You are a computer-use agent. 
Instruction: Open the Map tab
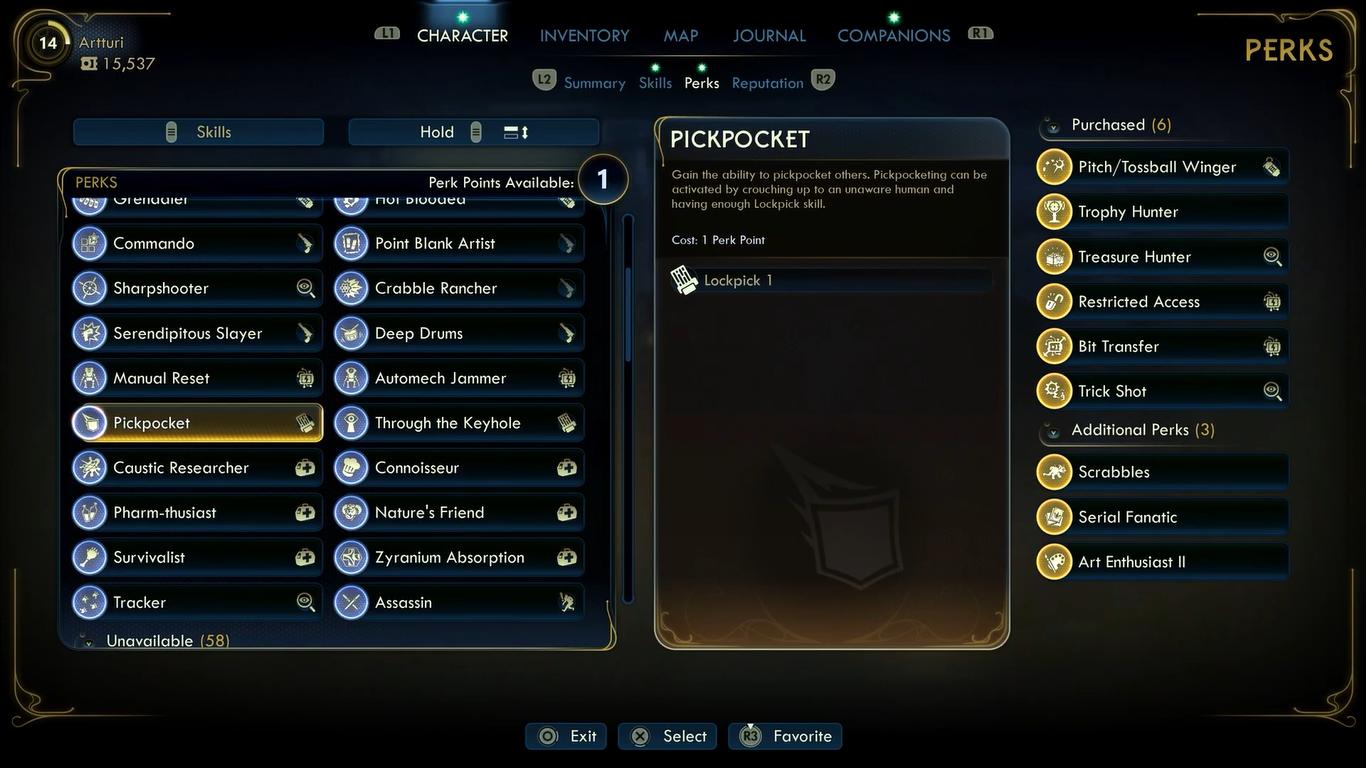coord(680,36)
